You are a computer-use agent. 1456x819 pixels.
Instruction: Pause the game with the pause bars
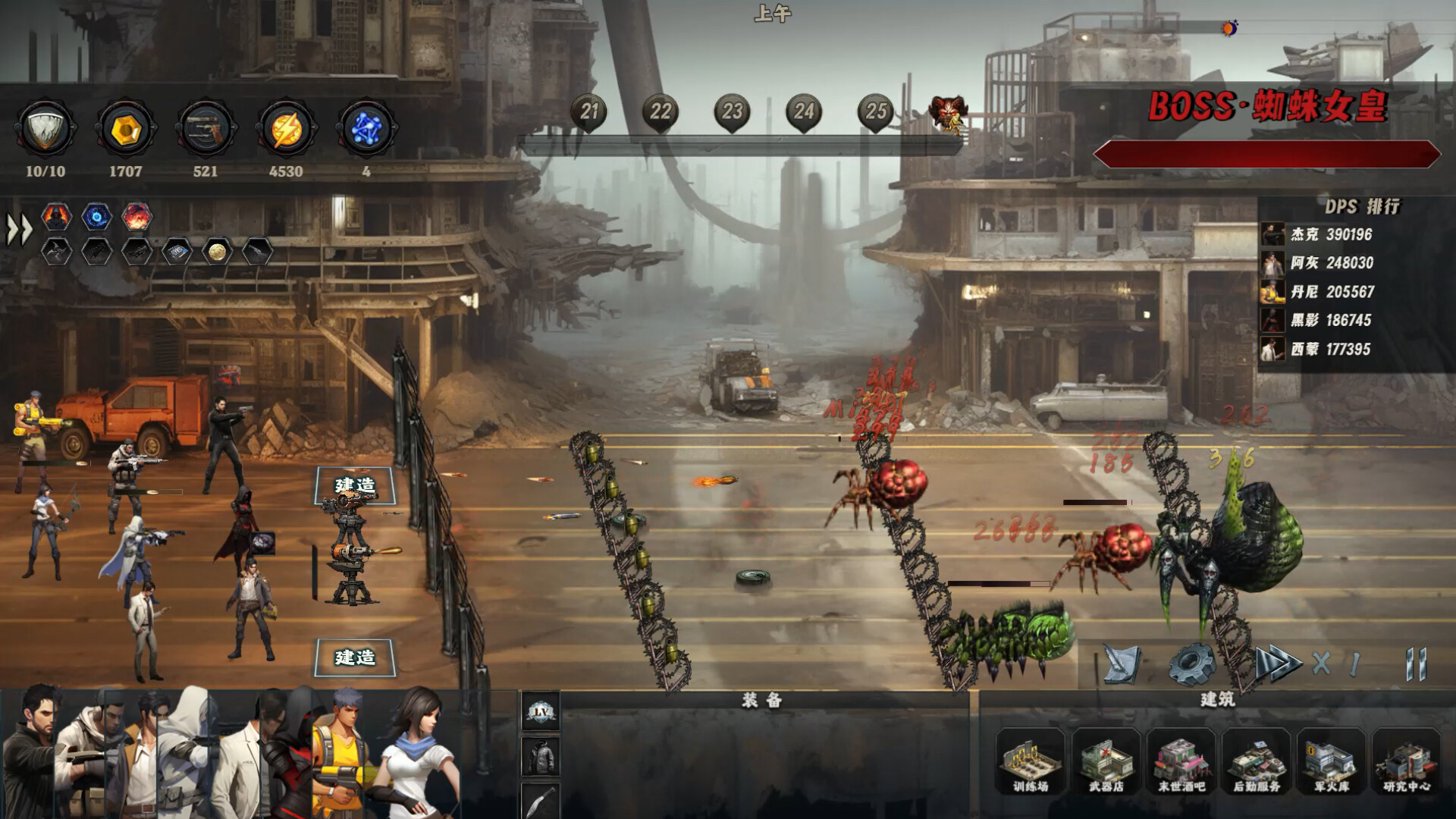tap(1415, 664)
